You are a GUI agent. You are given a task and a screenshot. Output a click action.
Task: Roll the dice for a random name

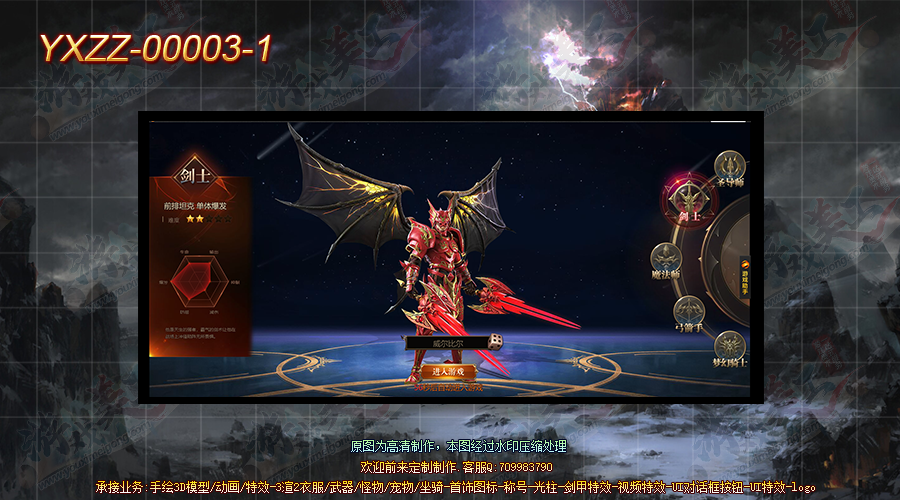tap(495, 343)
